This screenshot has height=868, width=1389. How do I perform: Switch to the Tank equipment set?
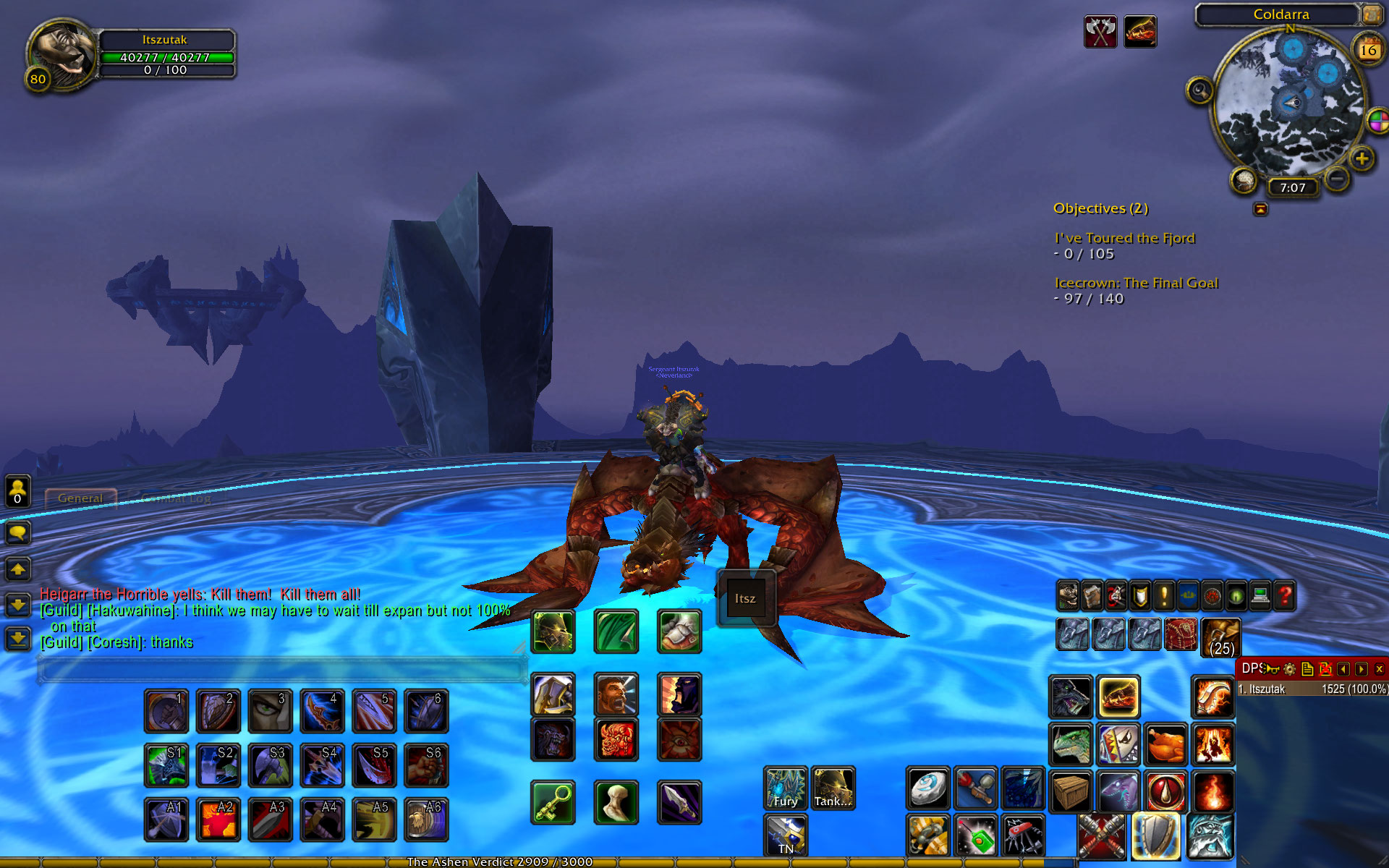point(833,788)
